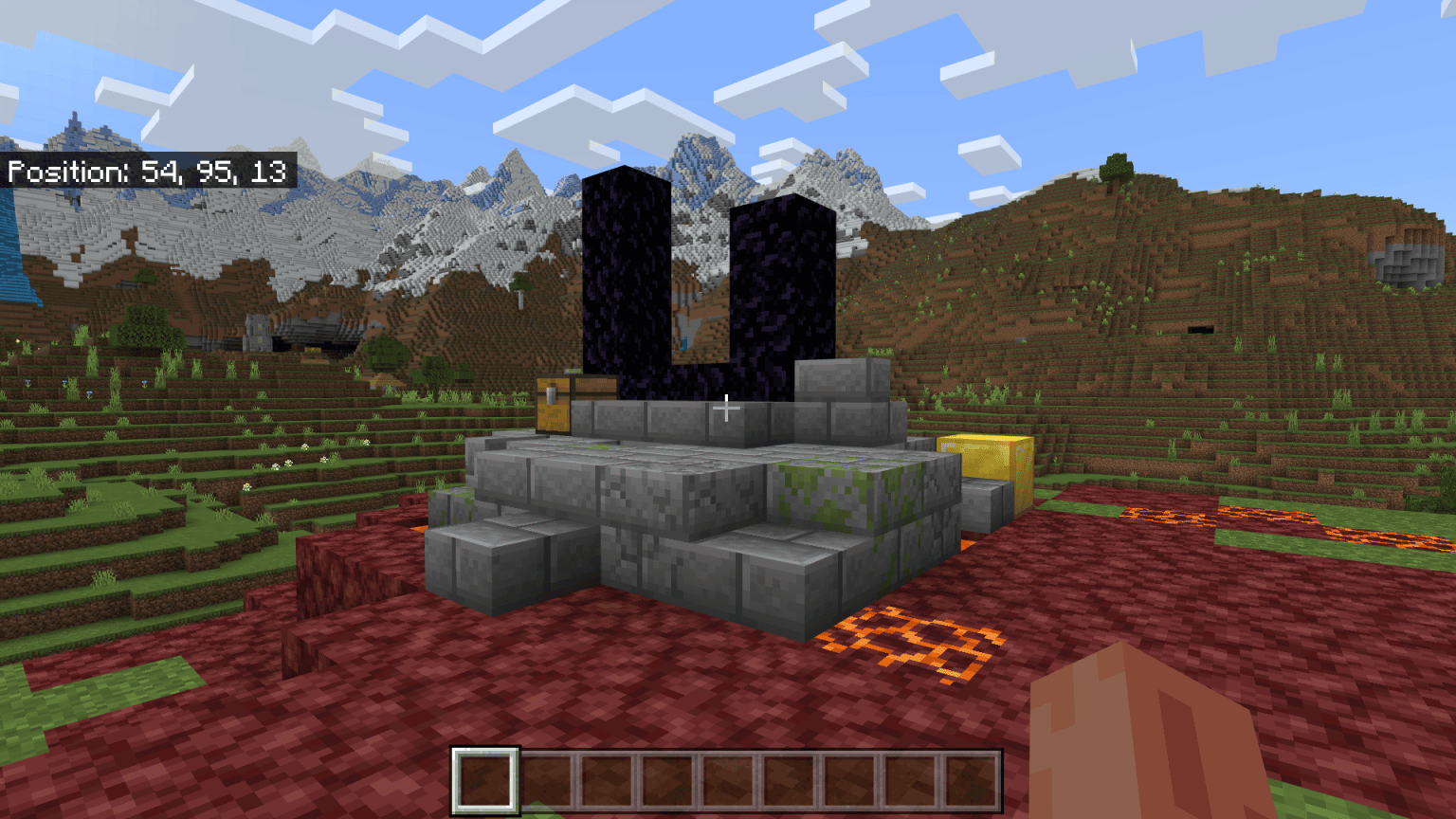Click the crosshair at screen center
Viewport: 1456px width, 819px height.
726,406
